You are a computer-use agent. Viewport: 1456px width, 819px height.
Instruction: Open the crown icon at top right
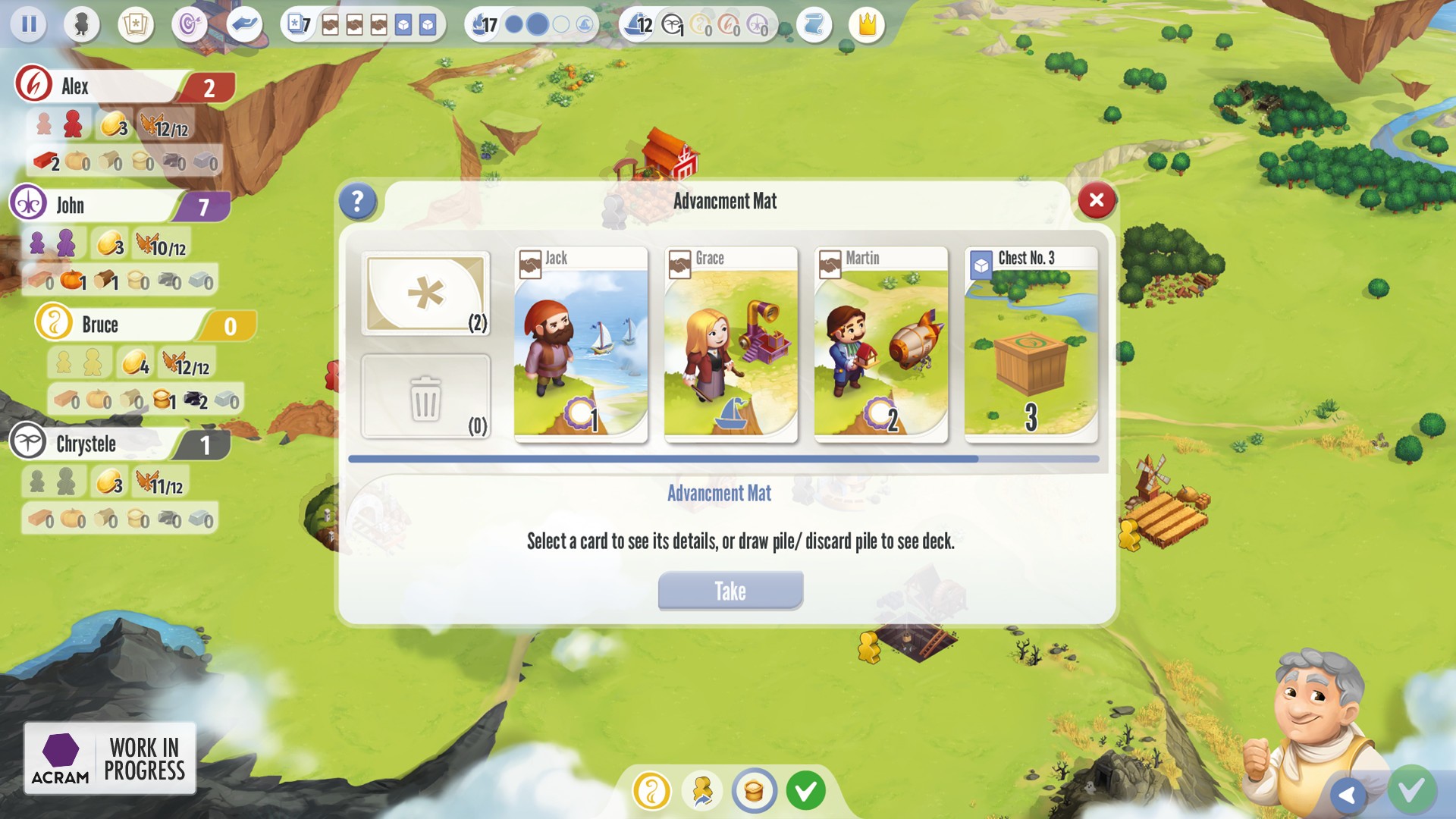tap(865, 24)
